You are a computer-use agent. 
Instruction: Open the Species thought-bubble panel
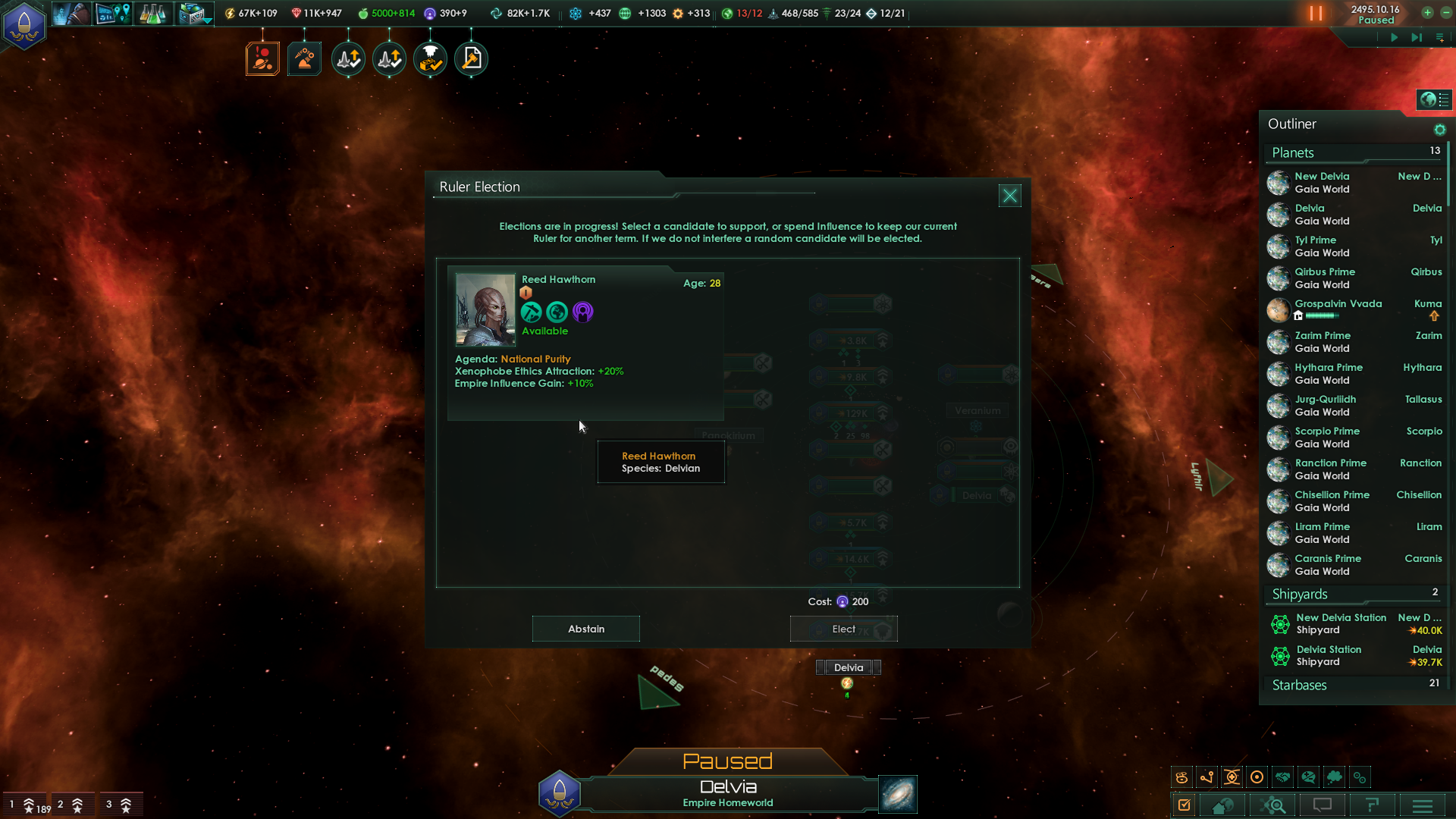[x=1335, y=777]
